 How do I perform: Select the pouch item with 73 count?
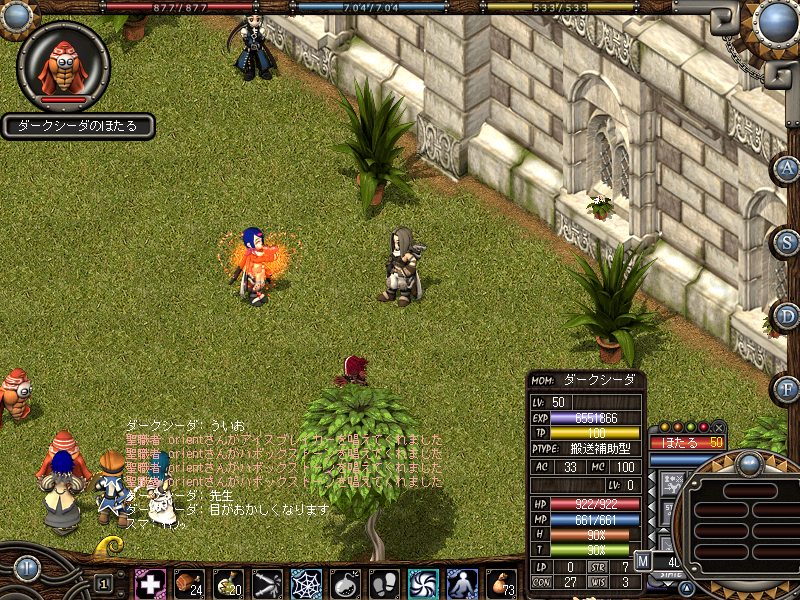point(501,583)
